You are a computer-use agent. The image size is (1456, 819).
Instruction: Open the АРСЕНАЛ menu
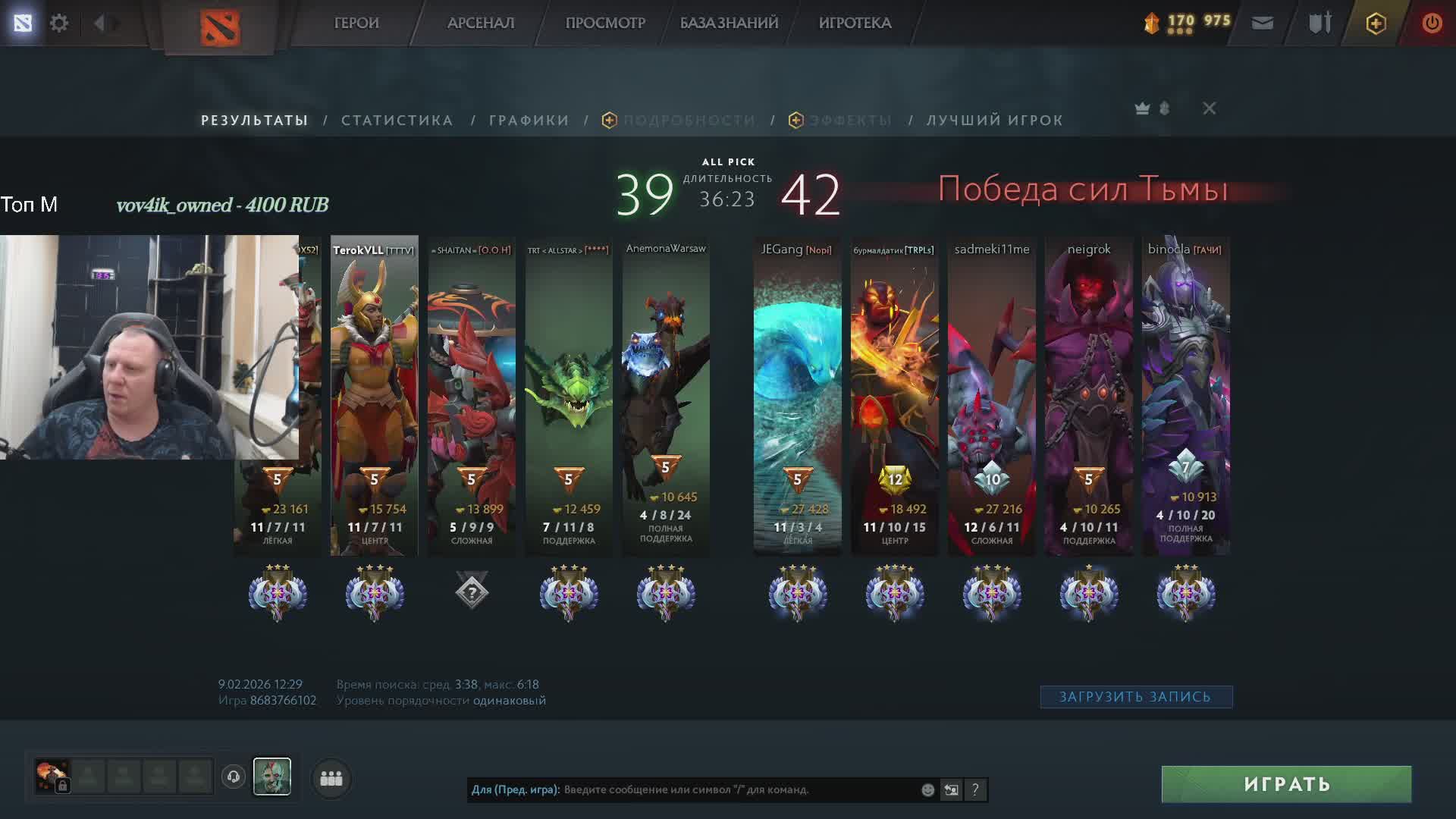coord(481,23)
